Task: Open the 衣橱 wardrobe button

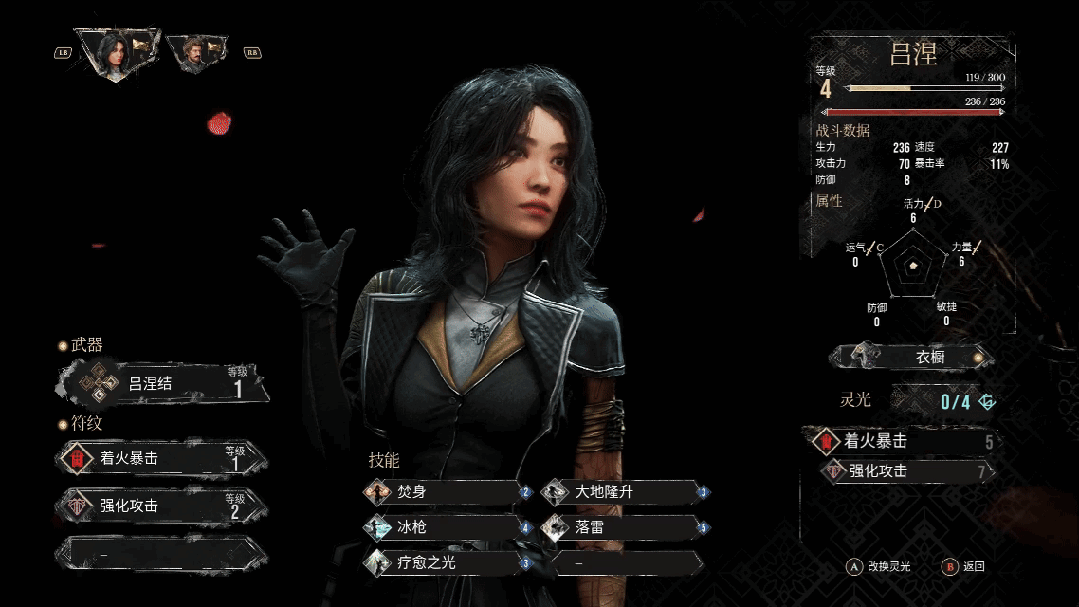Action: point(912,357)
